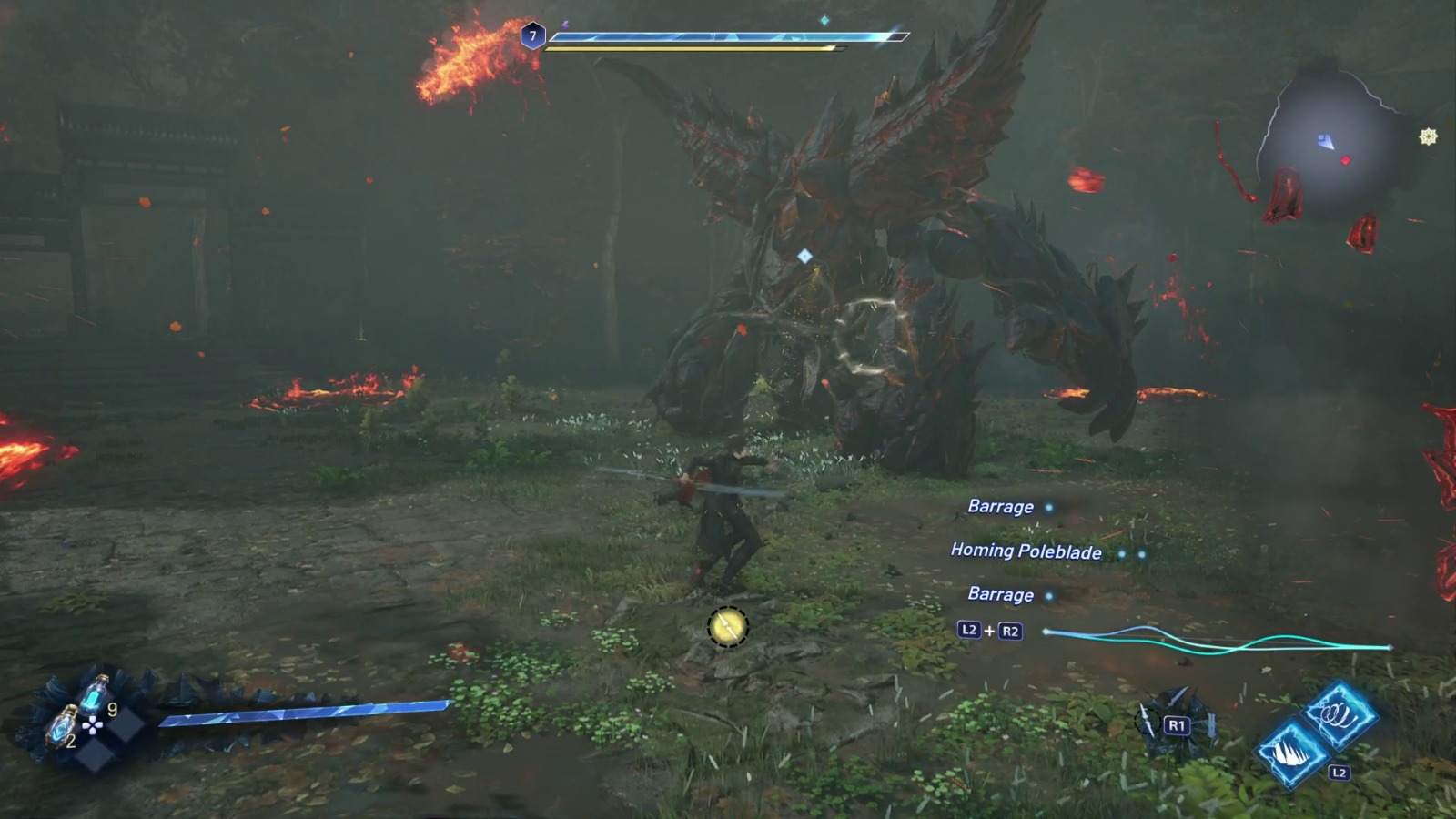Click the yellow targeting circle beneath the character
Viewport: 1456px width, 819px height.
[x=728, y=626]
